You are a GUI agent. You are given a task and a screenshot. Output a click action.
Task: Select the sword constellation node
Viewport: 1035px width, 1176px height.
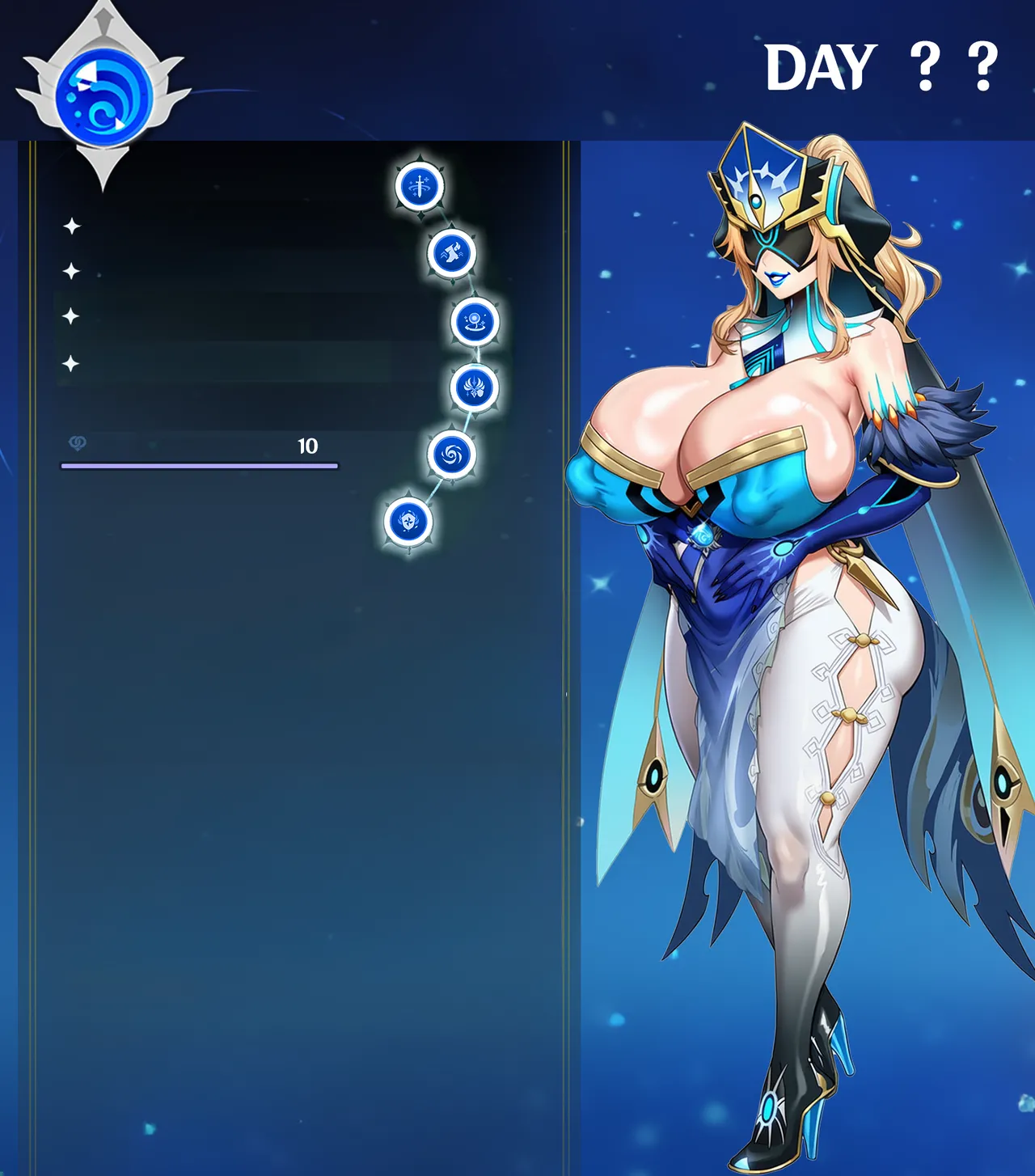pos(420,186)
